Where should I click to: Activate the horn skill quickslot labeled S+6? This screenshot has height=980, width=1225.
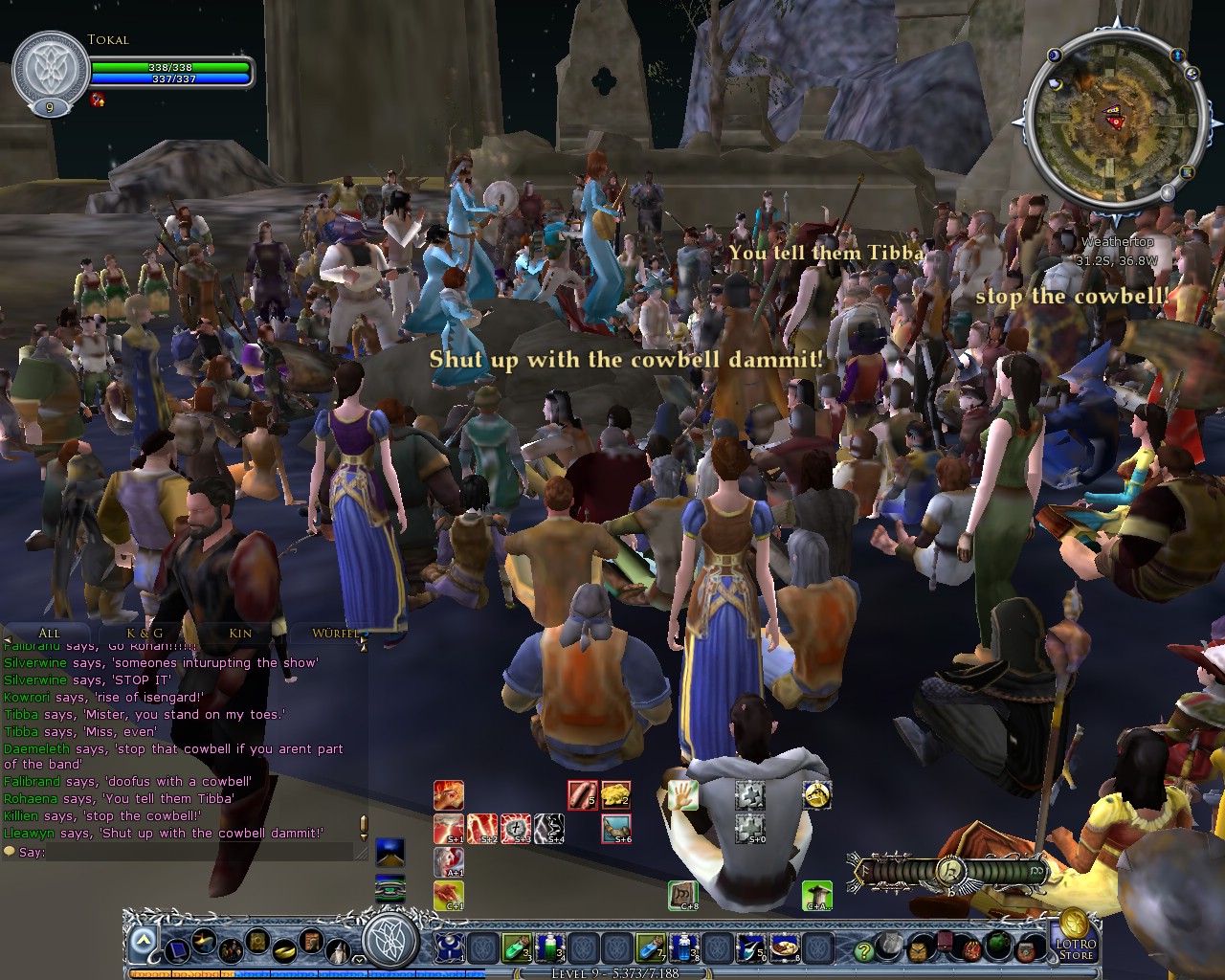click(615, 827)
